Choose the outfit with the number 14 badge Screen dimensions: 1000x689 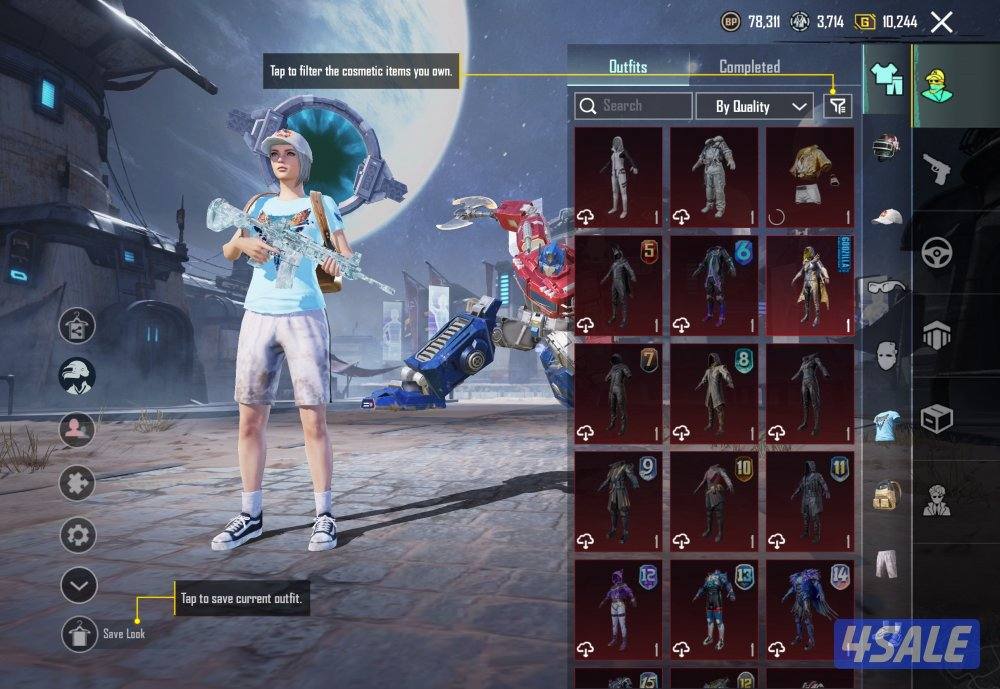tap(810, 610)
